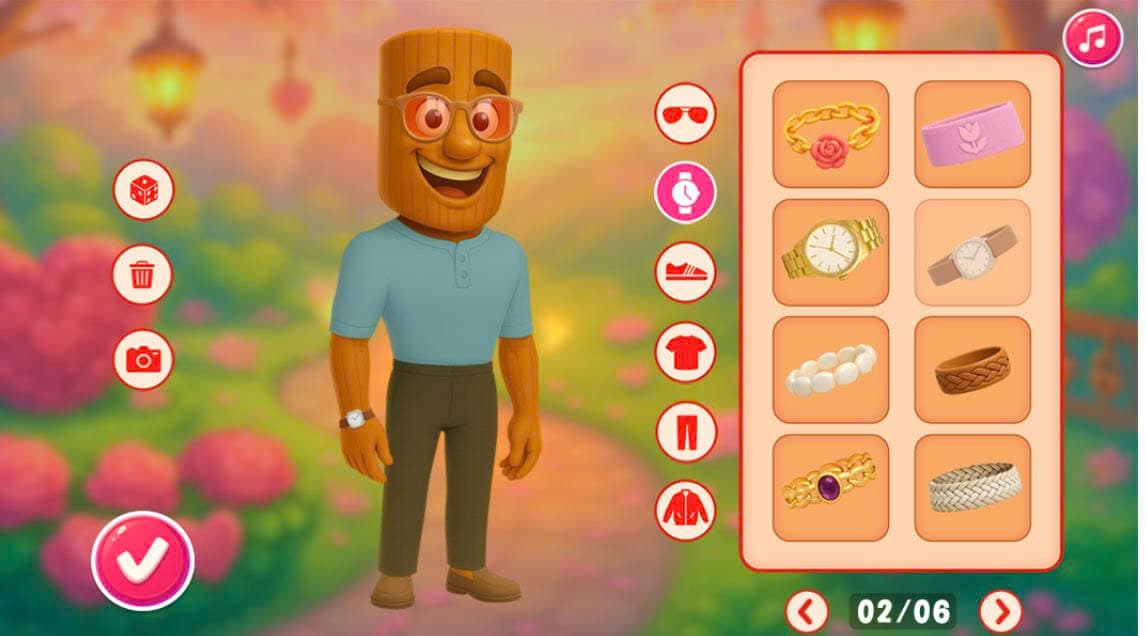
Task: Pick the gold chain rose bracelet
Action: coord(830,134)
